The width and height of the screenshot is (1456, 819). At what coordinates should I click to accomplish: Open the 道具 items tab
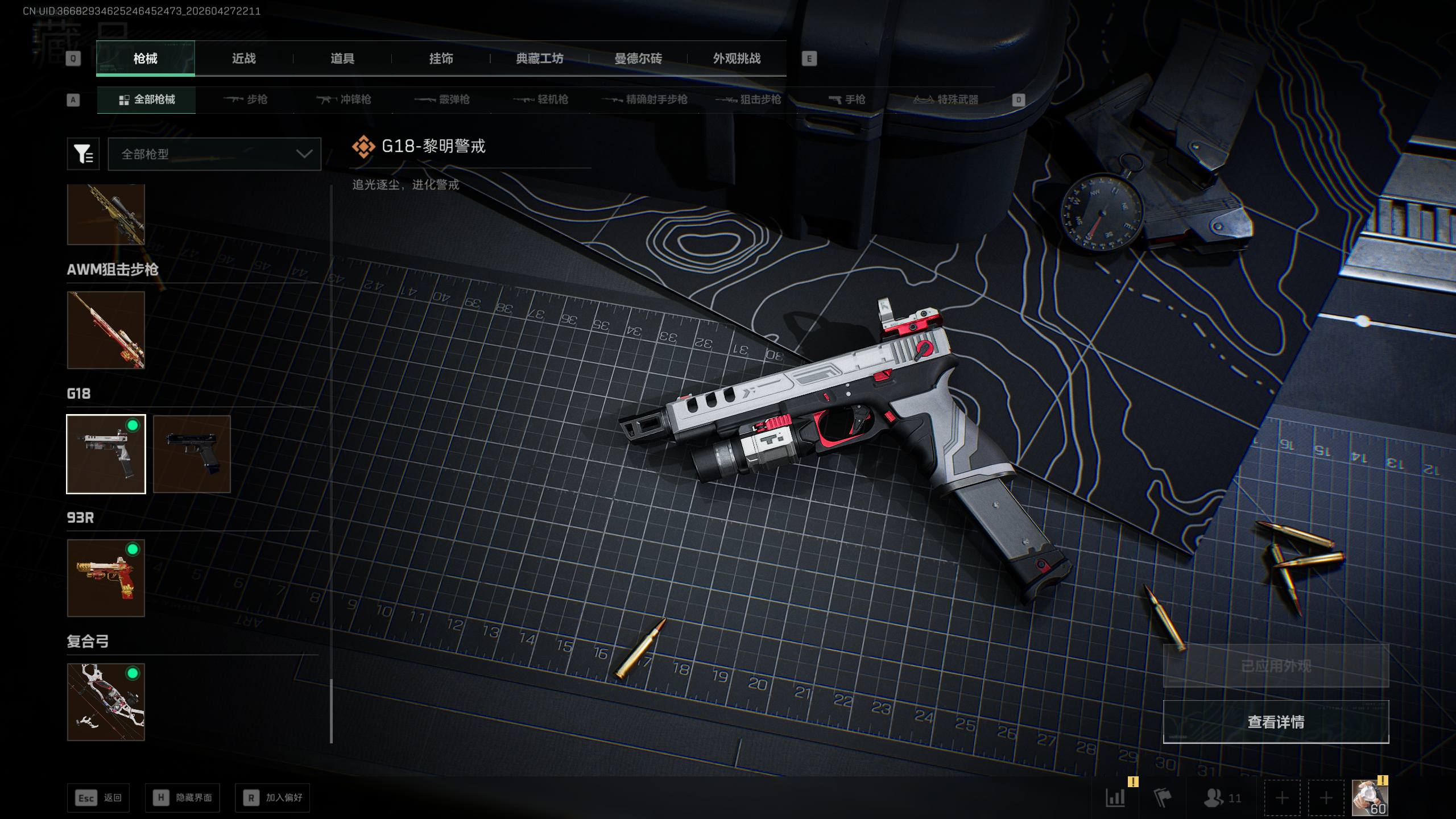point(342,59)
